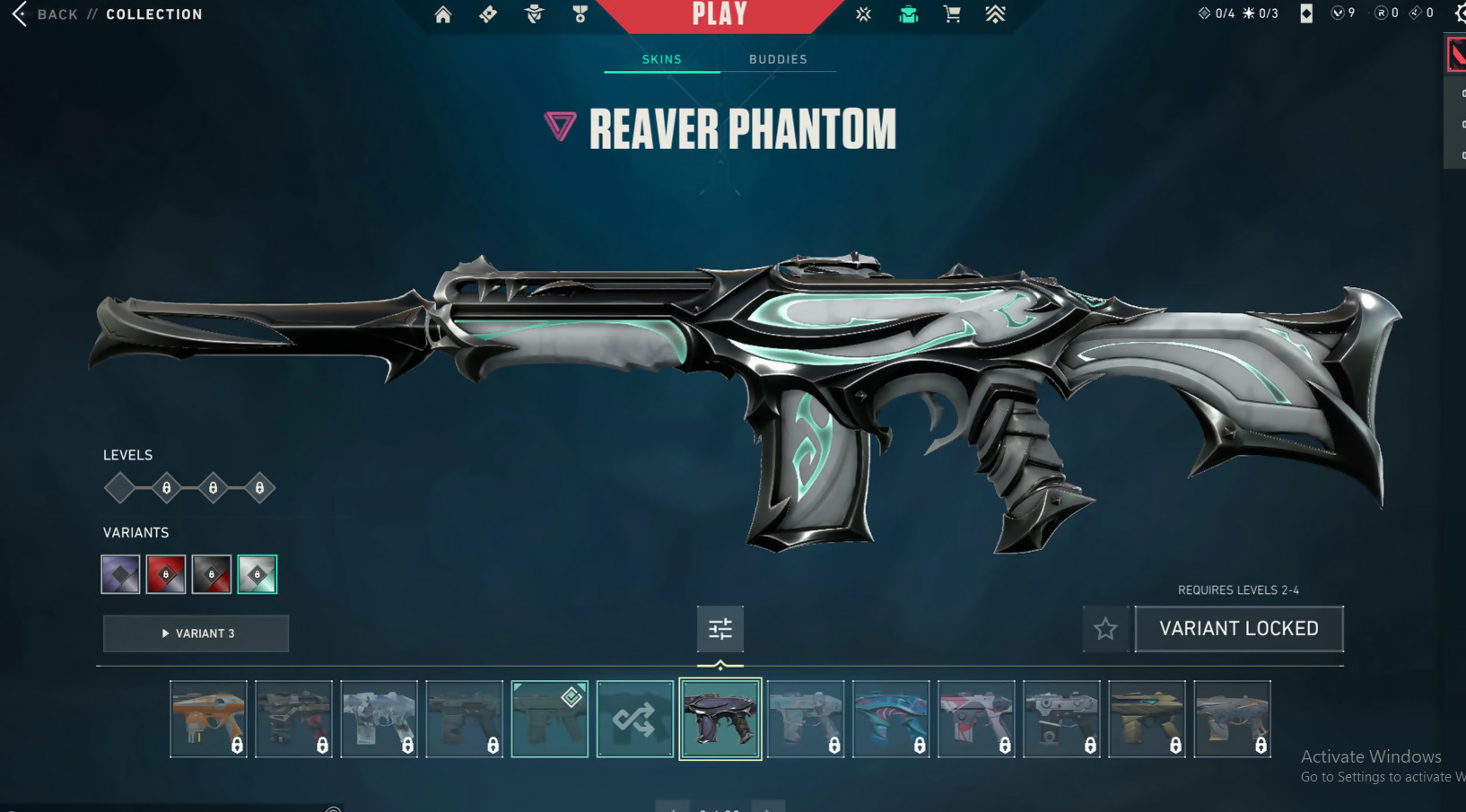Select the Skins tab
This screenshot has height=812, width=1466.
662,59
